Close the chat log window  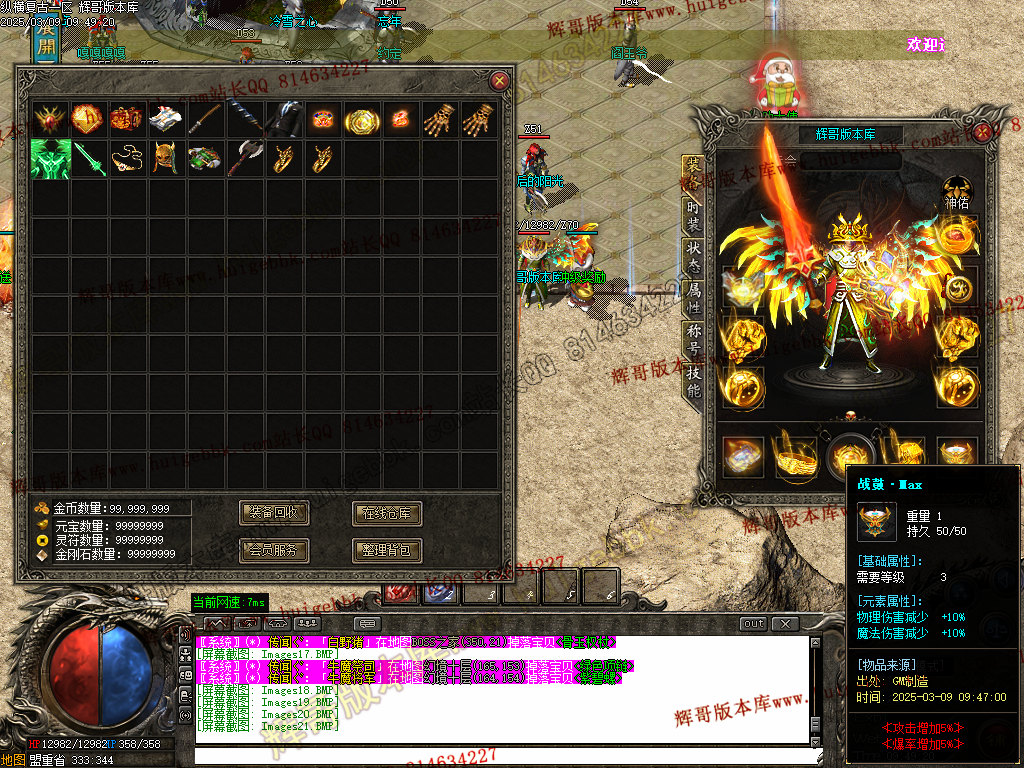pyautogui.click(x=786, y=624)
